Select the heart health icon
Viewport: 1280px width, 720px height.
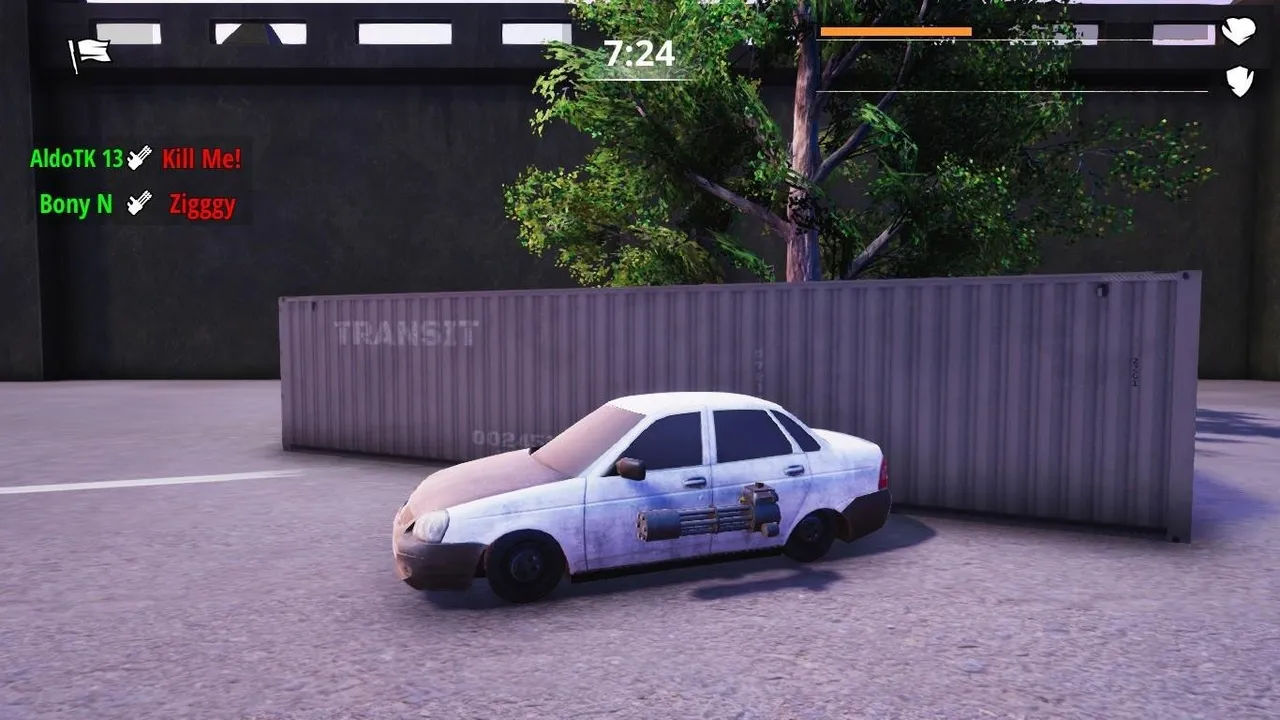[1239, 31]
